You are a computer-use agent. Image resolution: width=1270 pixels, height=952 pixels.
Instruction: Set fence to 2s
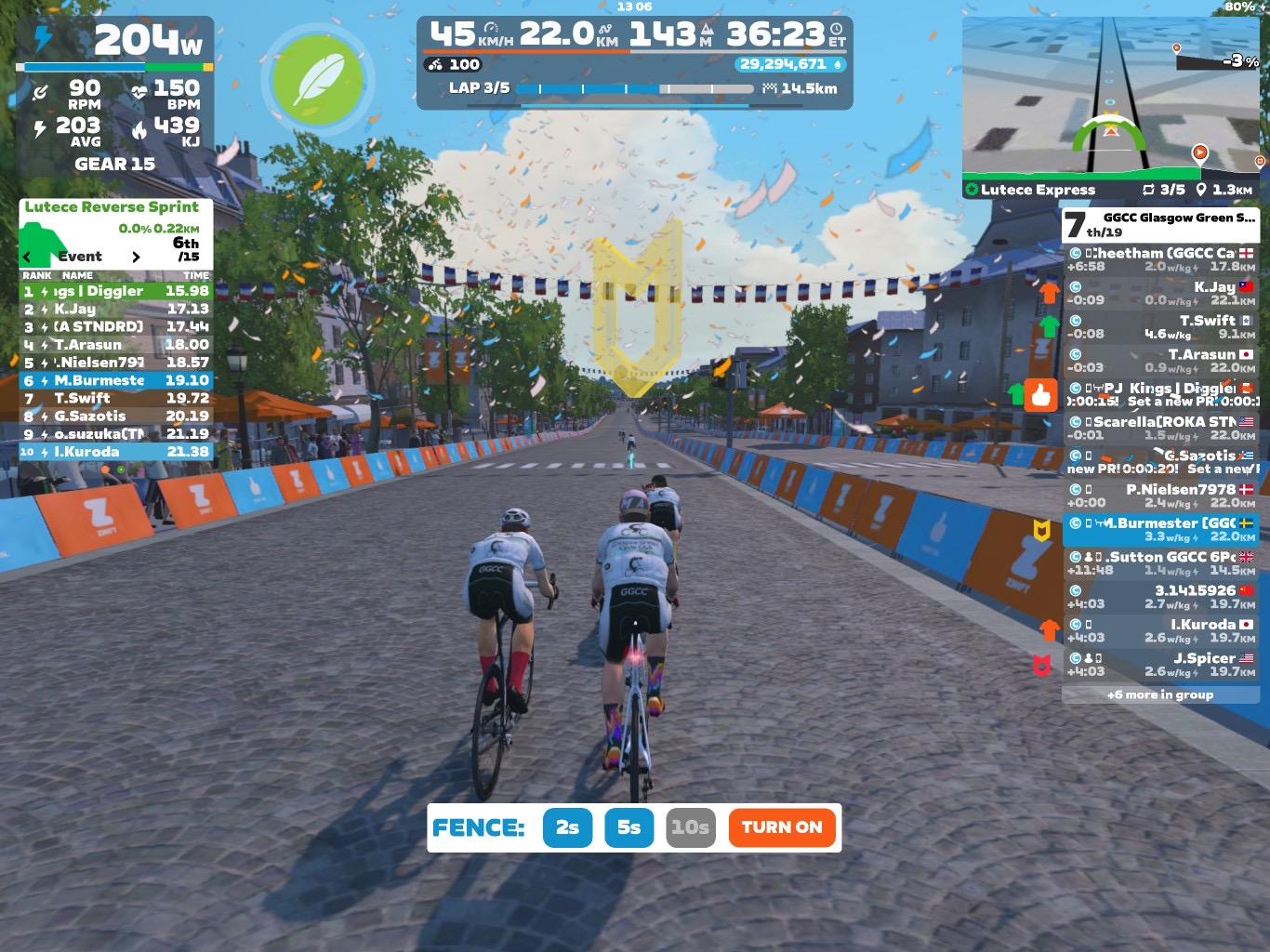pyautogui.click(x=567, y=827)
